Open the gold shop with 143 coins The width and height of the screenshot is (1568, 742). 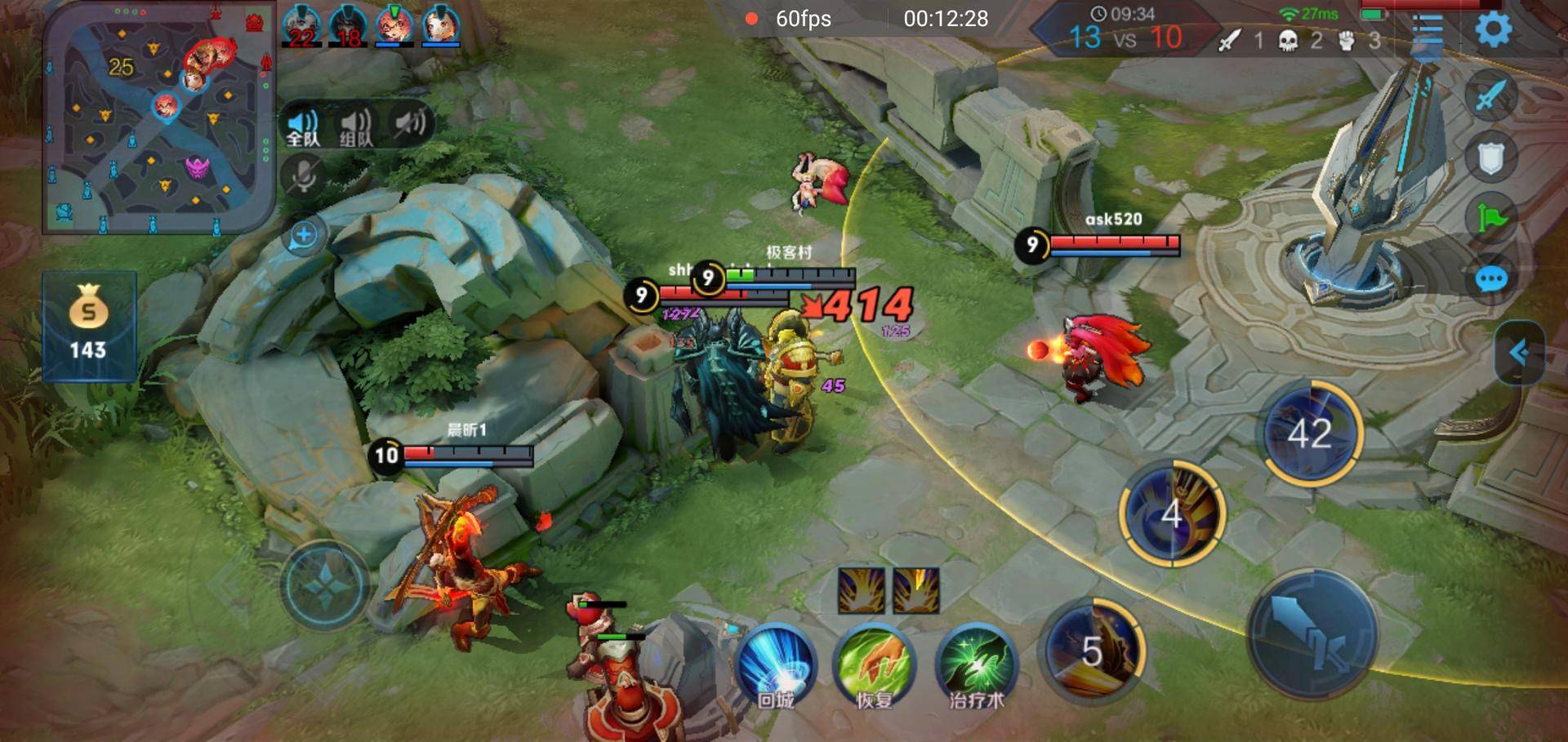88,326
